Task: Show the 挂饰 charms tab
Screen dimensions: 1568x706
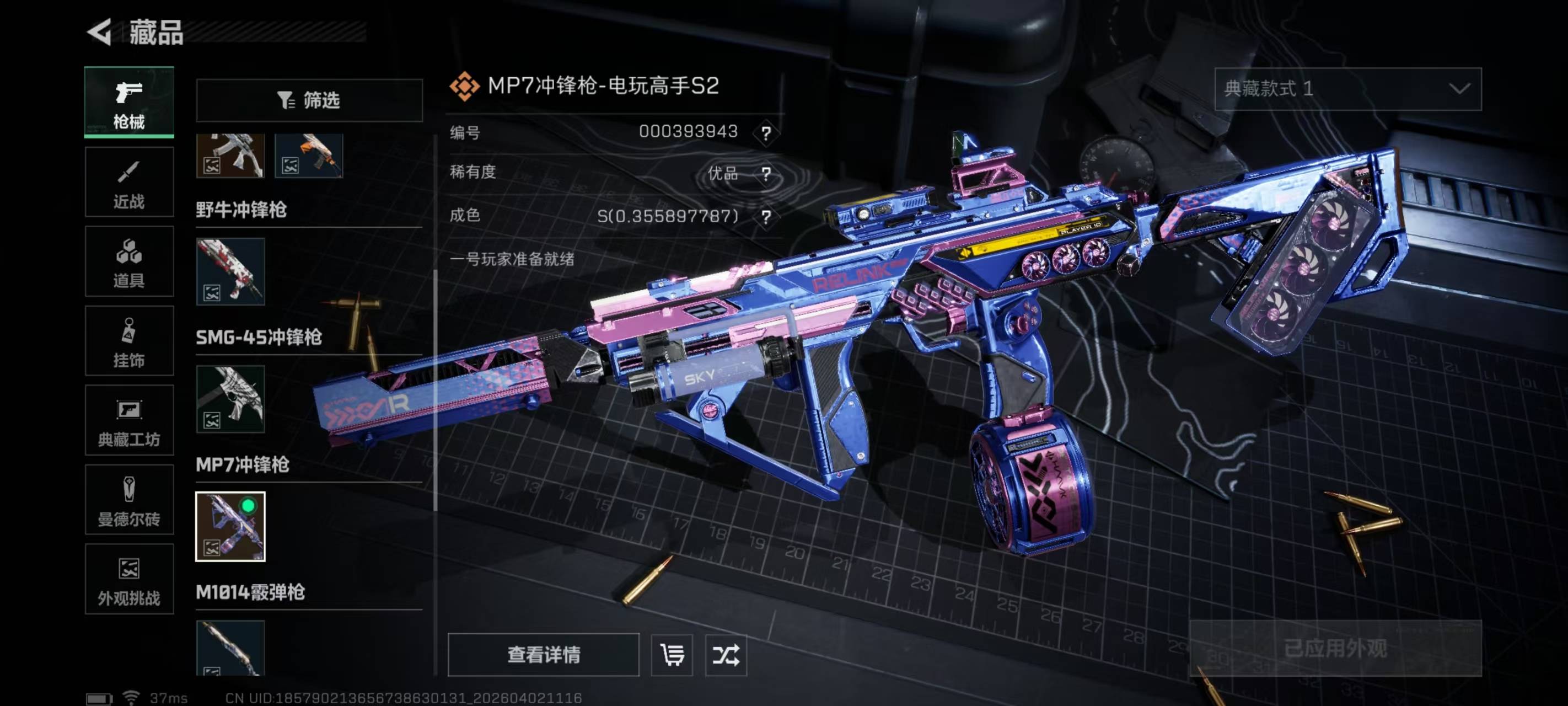Action: (129, 341)
